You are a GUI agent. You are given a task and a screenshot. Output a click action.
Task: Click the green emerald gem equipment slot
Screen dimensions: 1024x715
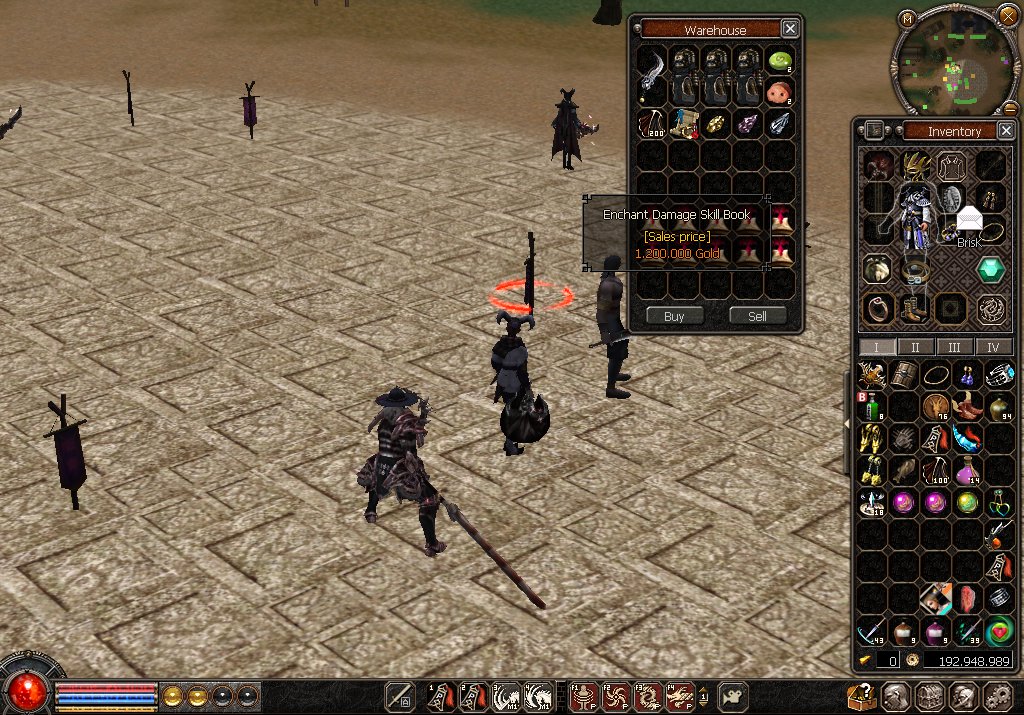[990, 270]
